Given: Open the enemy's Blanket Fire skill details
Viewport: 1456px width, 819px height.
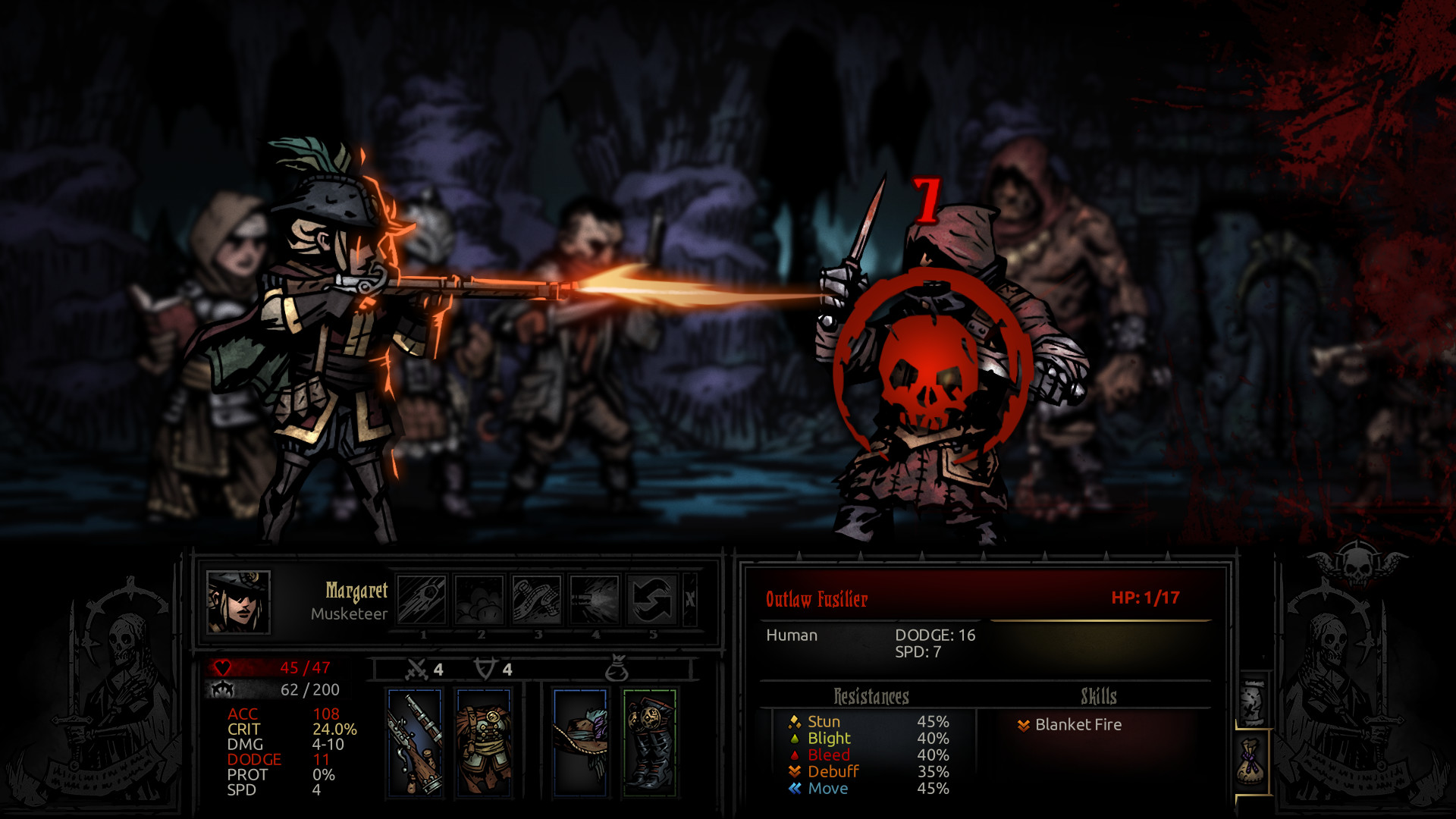Looking at the screenshot, I should [x=1077, y=724].
